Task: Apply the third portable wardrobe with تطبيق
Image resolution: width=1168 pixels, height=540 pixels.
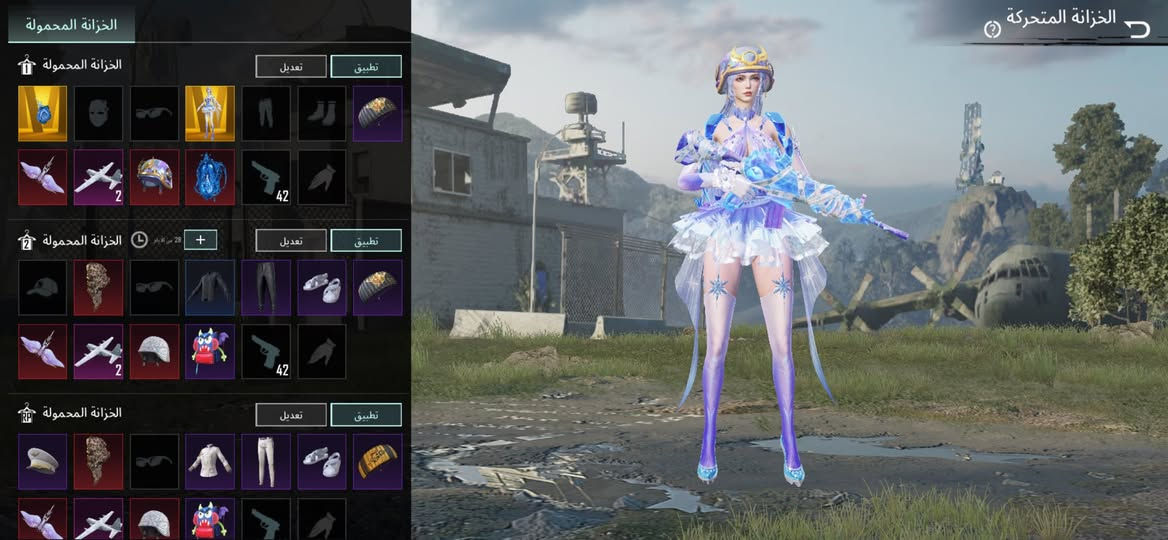Action: pos(366,414)
